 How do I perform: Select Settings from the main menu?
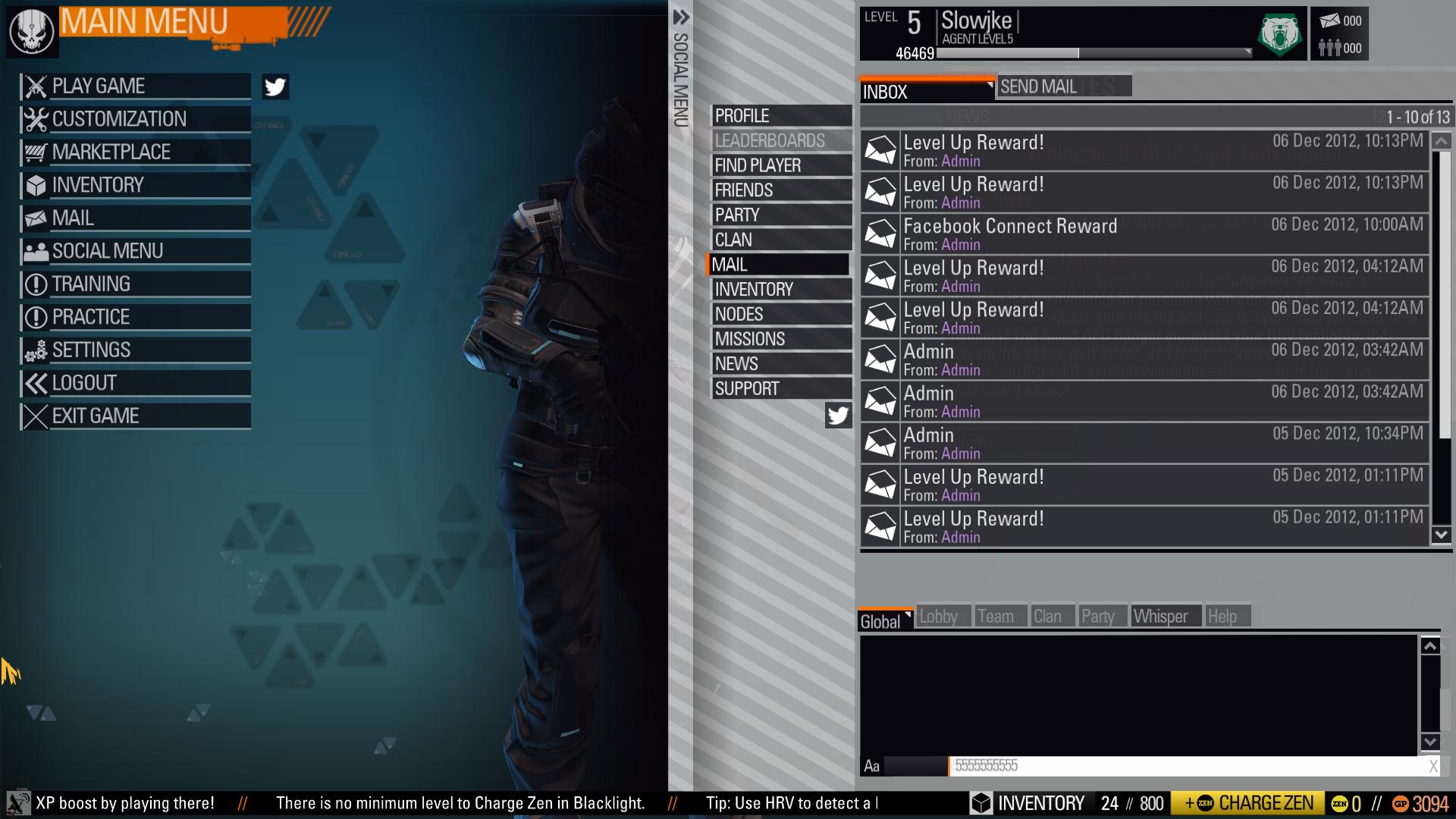point(135,350)
